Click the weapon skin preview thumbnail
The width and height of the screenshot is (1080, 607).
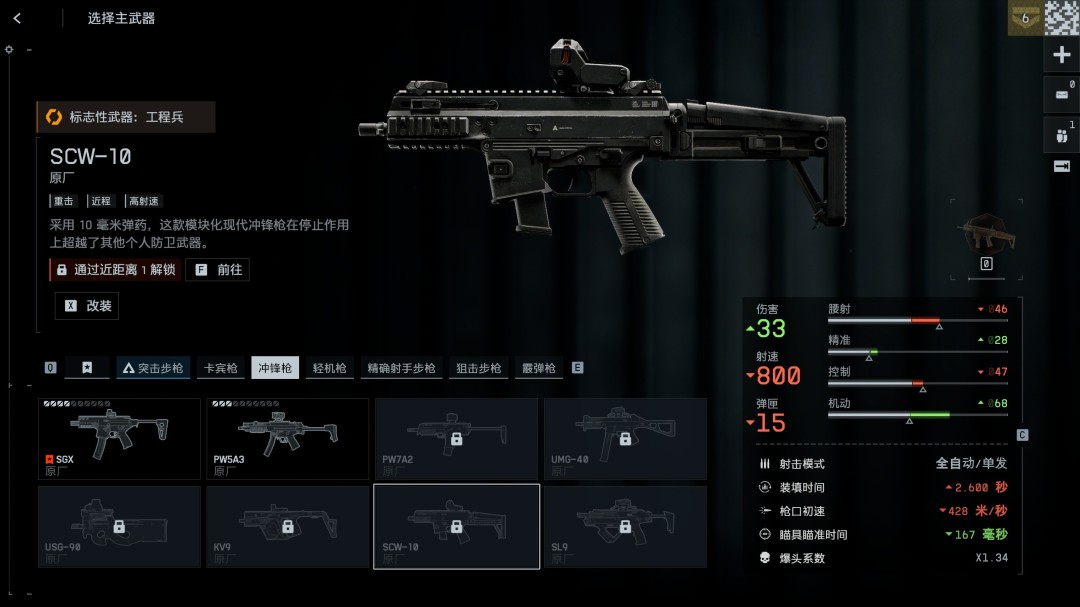point(986,233)
